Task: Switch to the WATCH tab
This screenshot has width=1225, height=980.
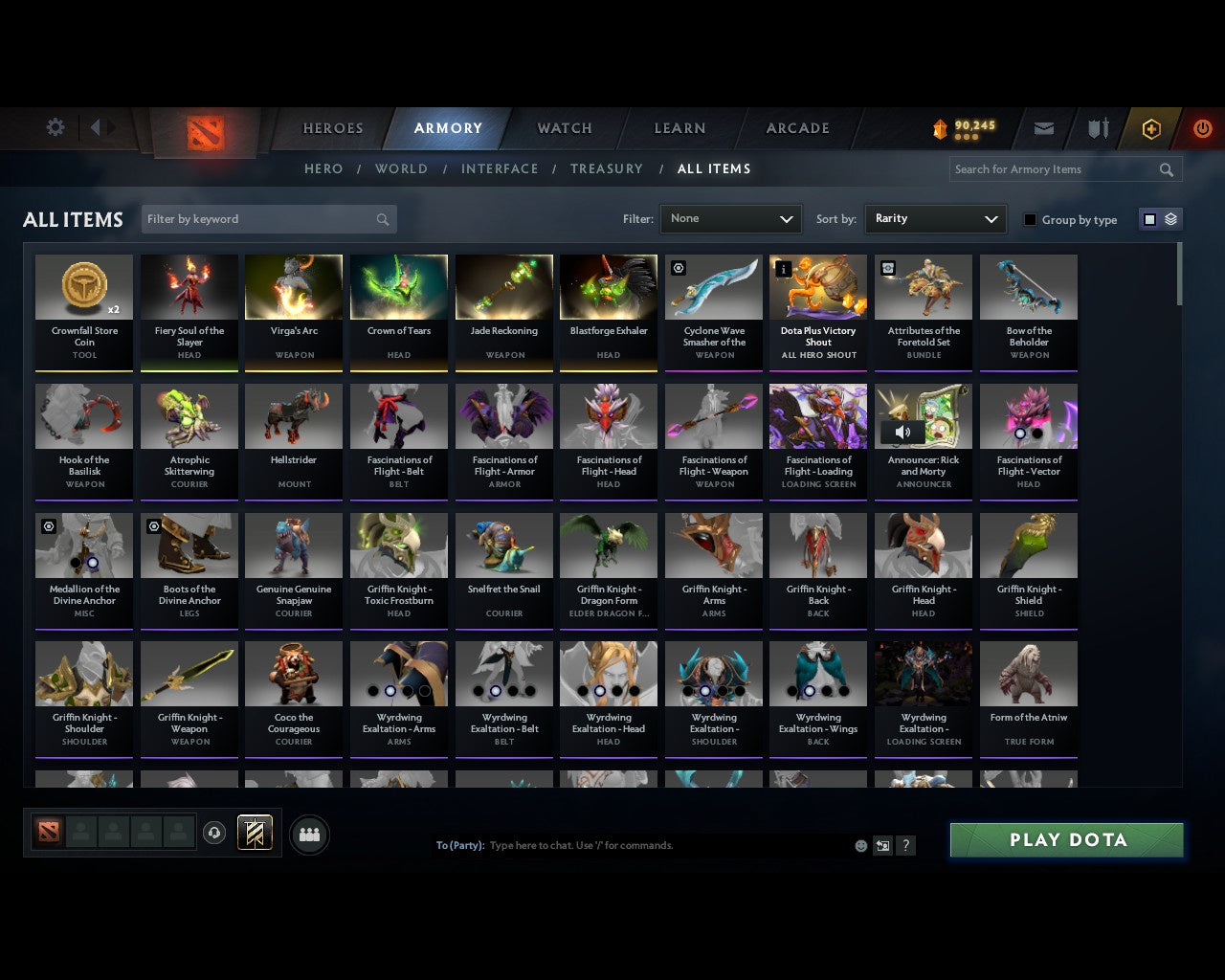Action: click(564, 127)
